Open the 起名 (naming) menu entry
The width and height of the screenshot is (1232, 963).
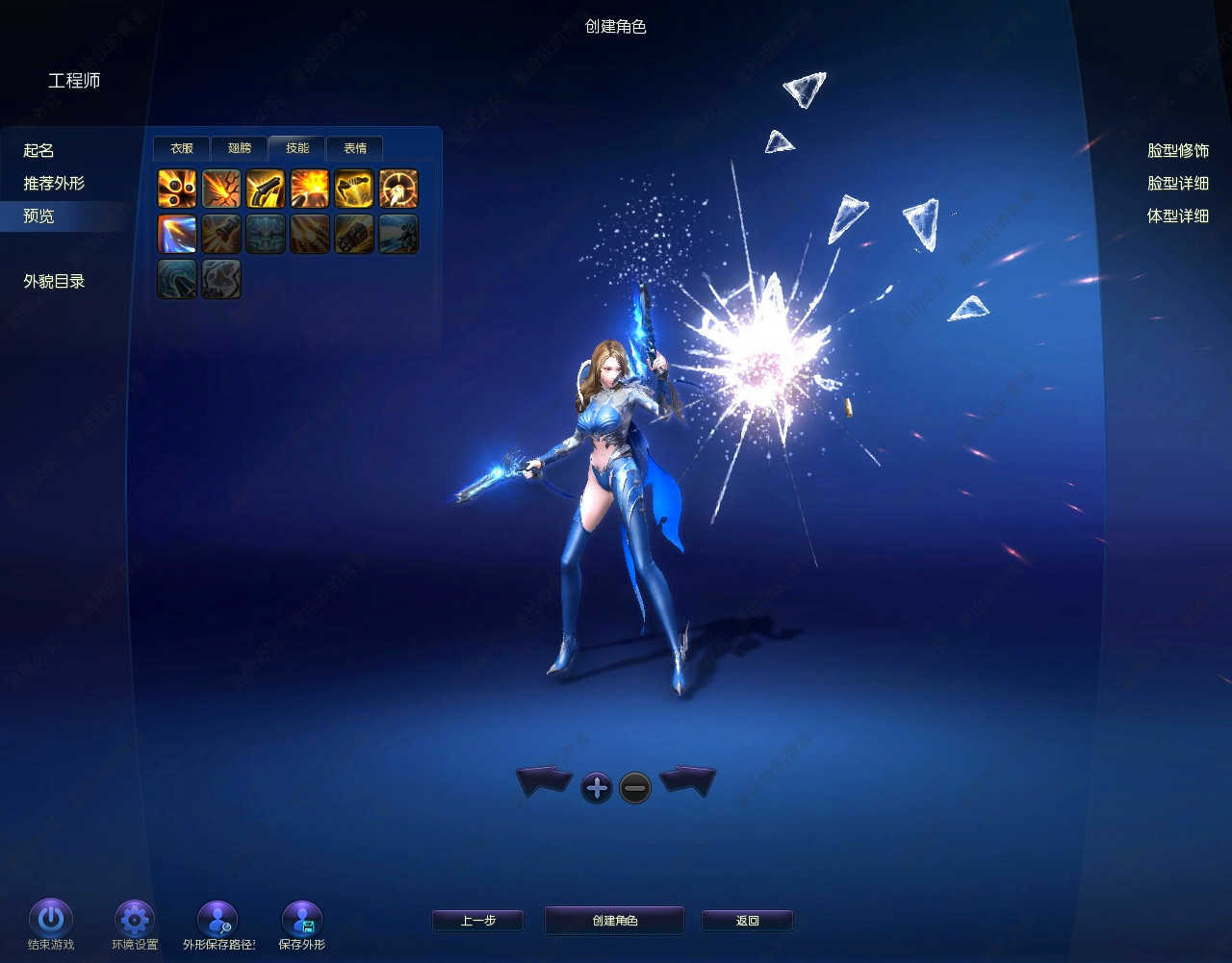(39, 151)
